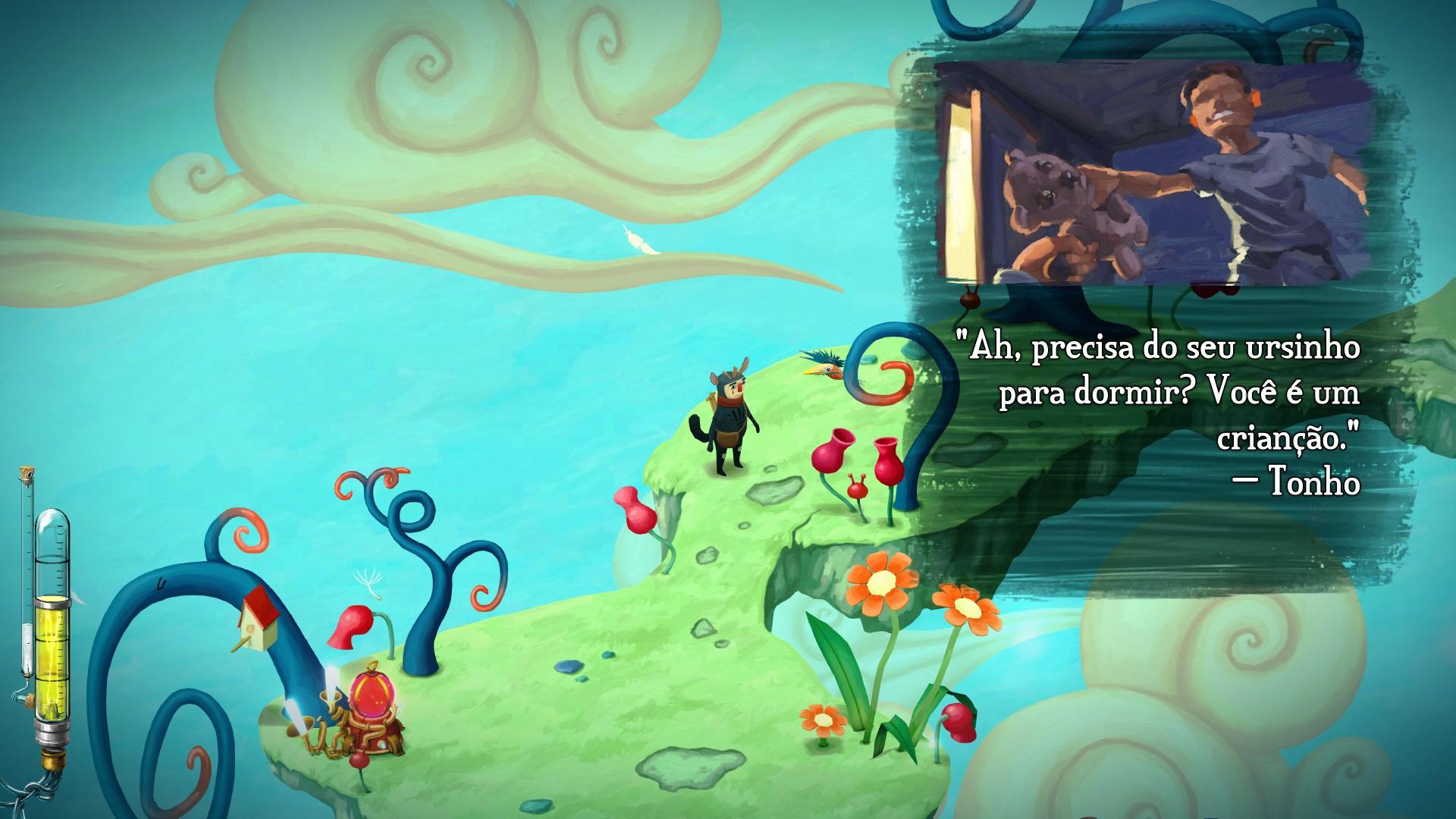The image size is (1456, 819).
Task: Click the small snail sprout below the red vases
Action: click(857, 489)
